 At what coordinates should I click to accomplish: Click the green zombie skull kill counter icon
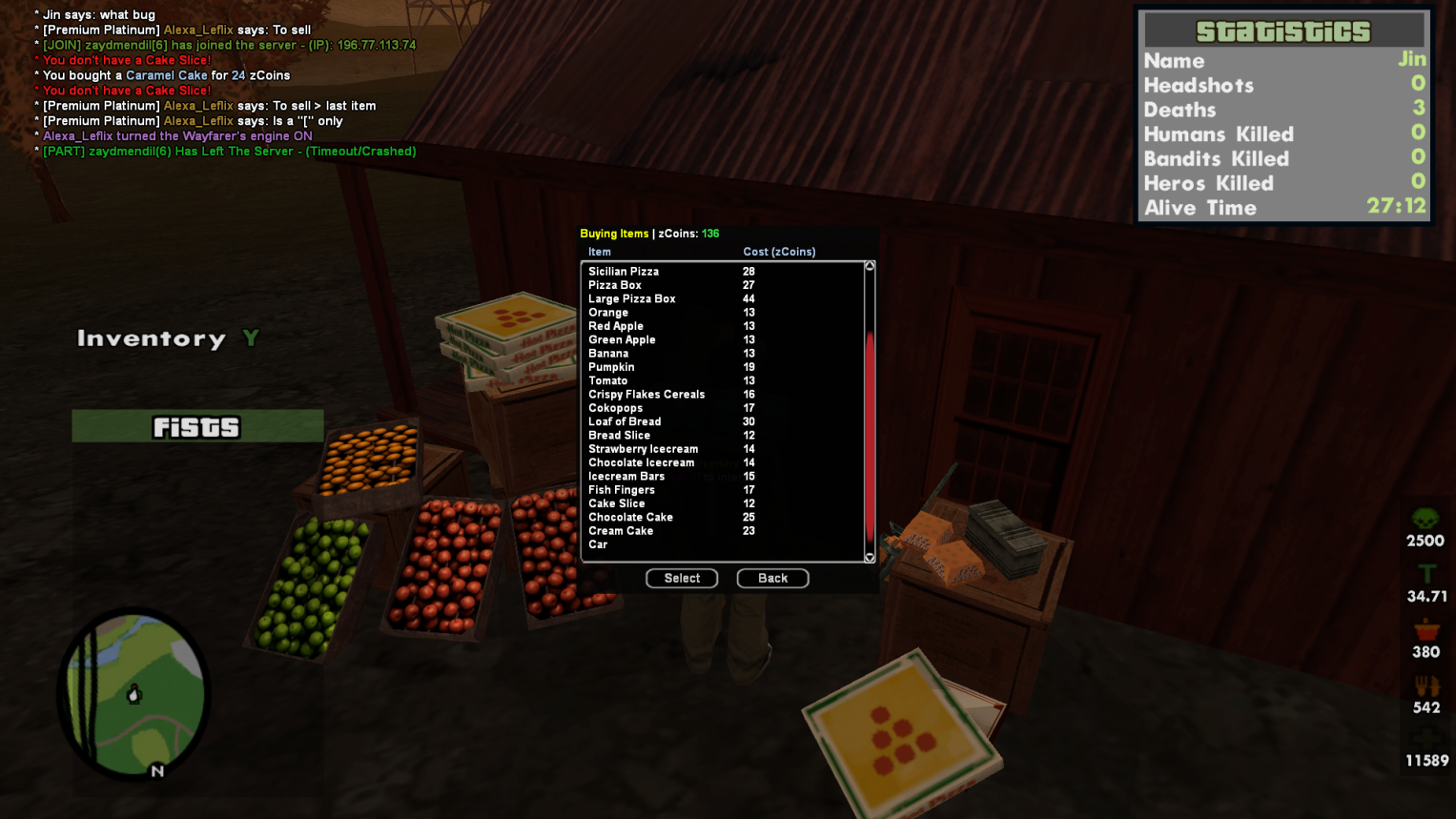pos(1425,515)
